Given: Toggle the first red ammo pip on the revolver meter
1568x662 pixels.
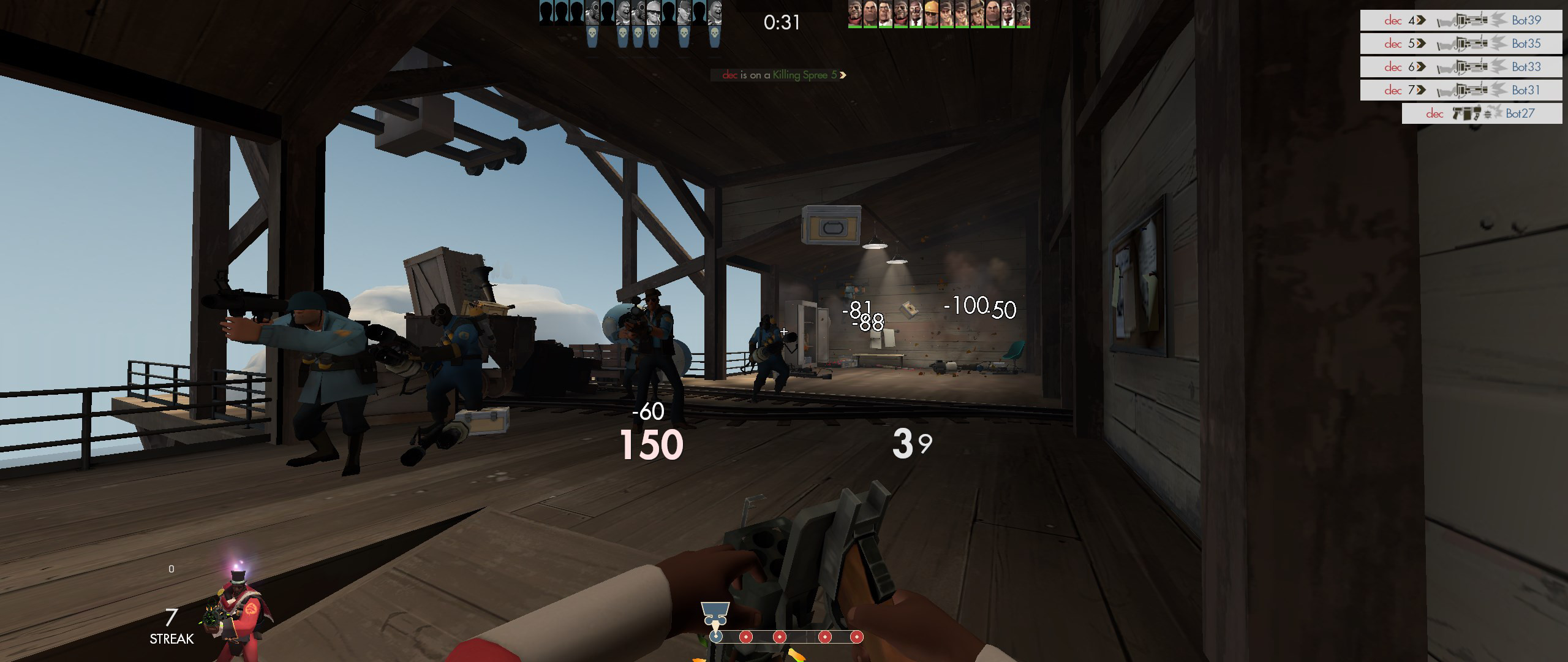Looking at the screenshot, I should [746, 637].
